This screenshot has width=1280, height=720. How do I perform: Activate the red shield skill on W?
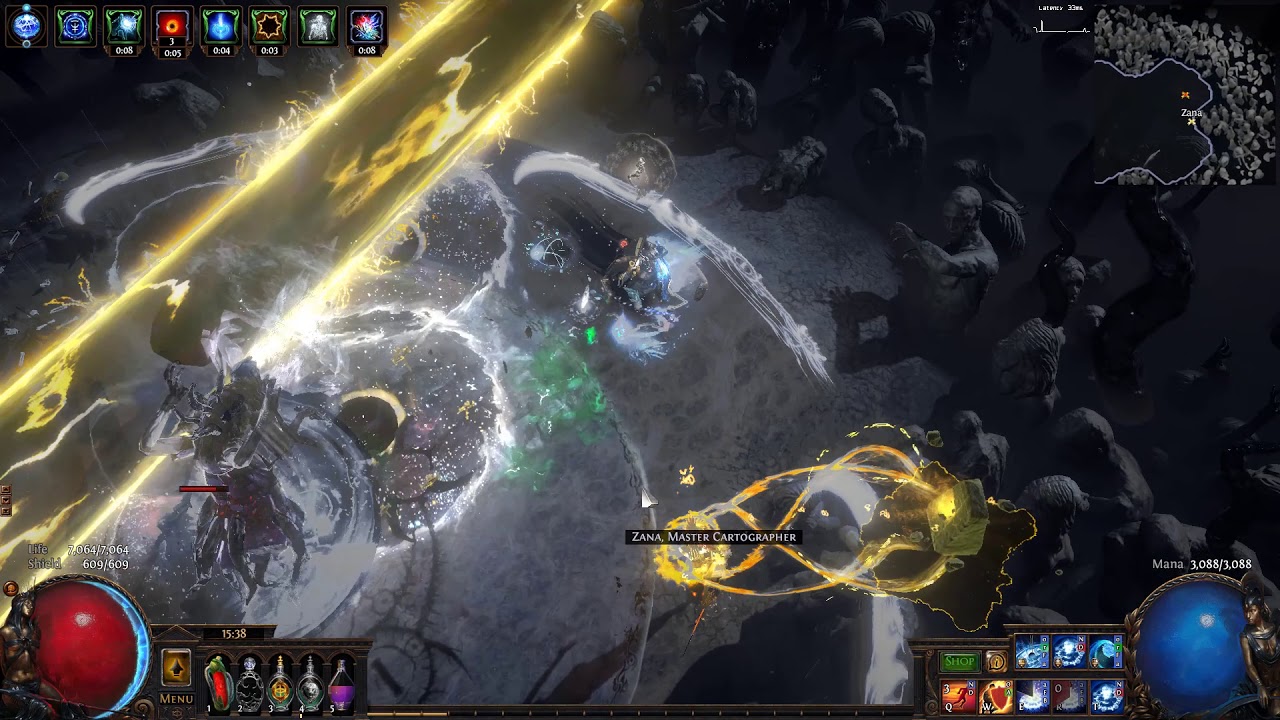point(995,695)
